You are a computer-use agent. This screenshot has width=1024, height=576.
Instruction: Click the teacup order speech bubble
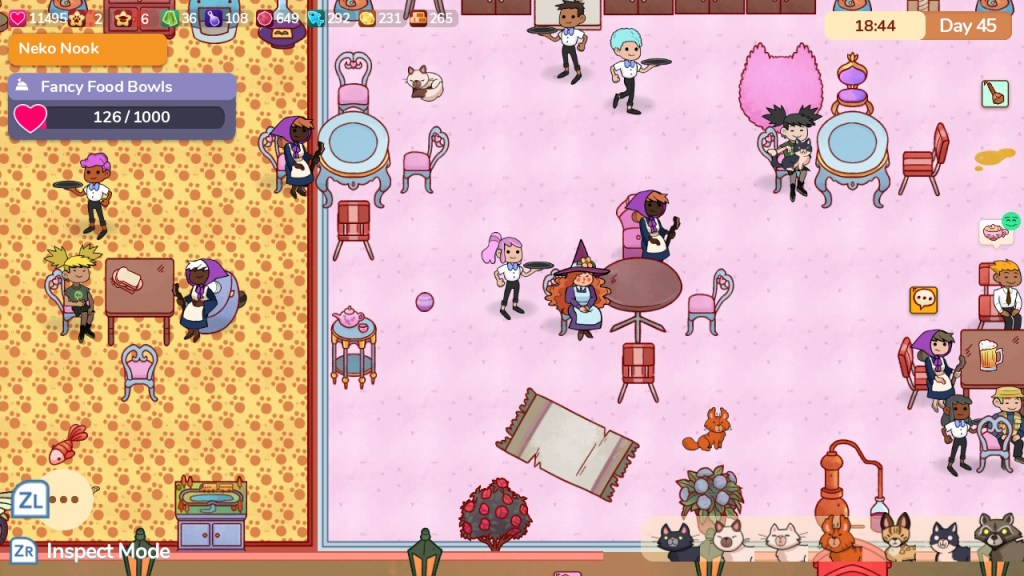point(994,233)
